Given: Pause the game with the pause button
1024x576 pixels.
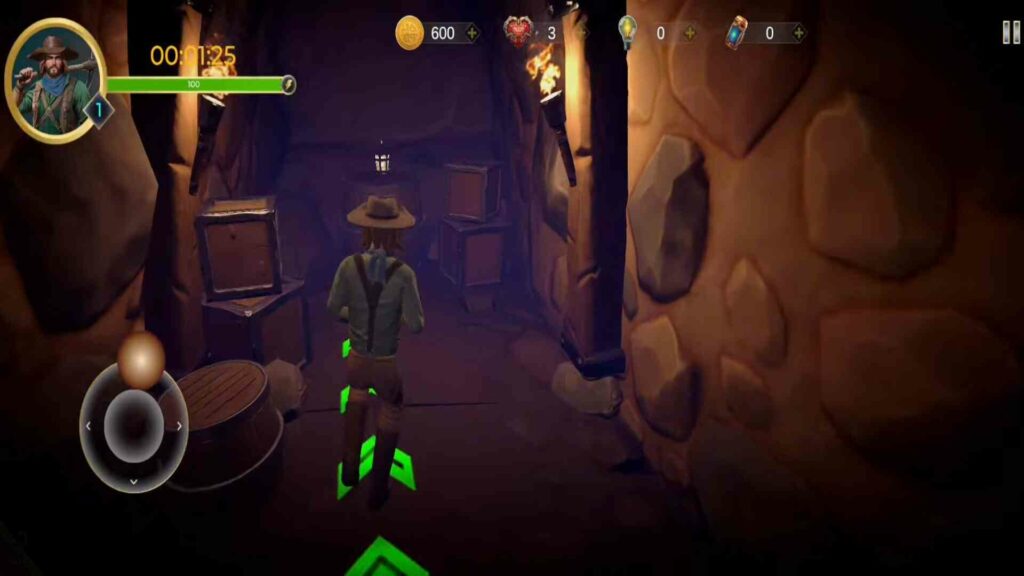Looking at the screenshot, I should [1011, 32].
